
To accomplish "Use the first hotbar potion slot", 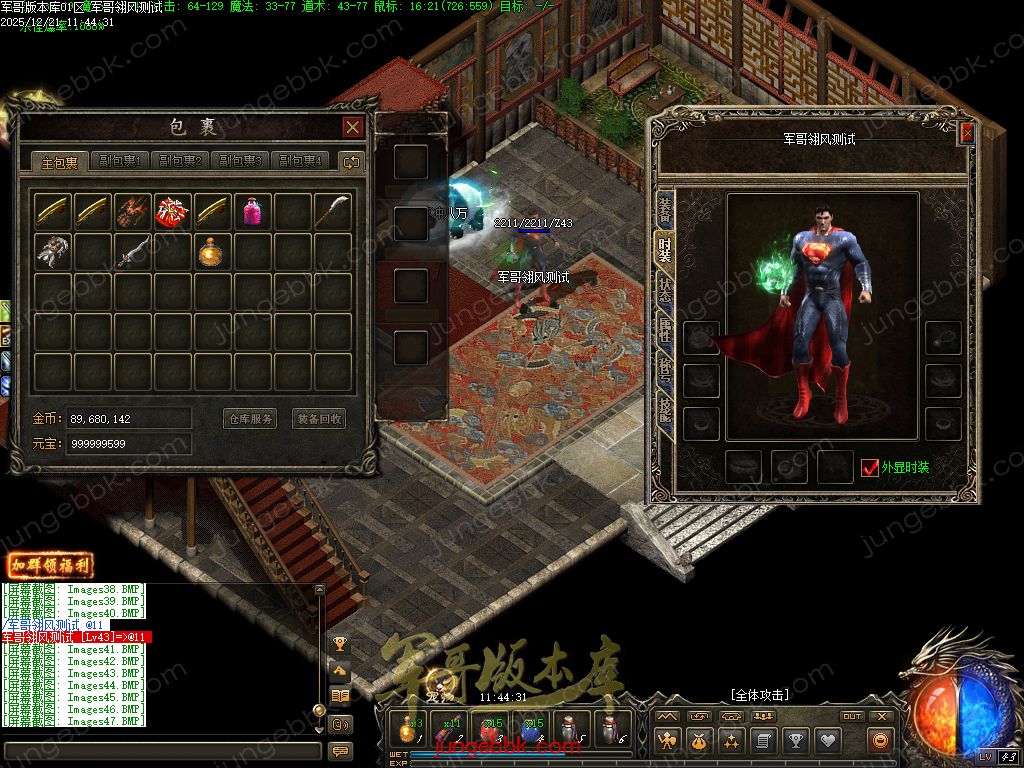I will coord(409,727).
